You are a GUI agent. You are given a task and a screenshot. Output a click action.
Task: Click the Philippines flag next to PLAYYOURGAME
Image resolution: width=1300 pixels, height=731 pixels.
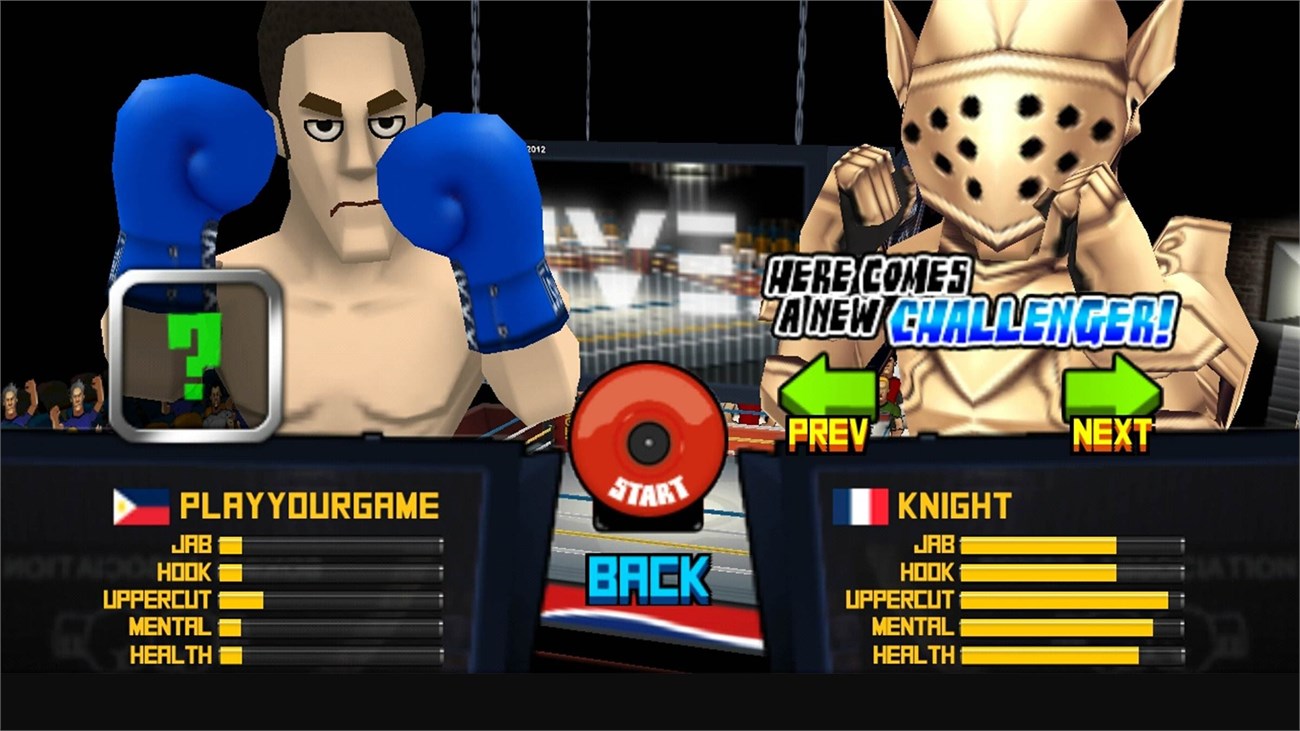pos(139,505)
